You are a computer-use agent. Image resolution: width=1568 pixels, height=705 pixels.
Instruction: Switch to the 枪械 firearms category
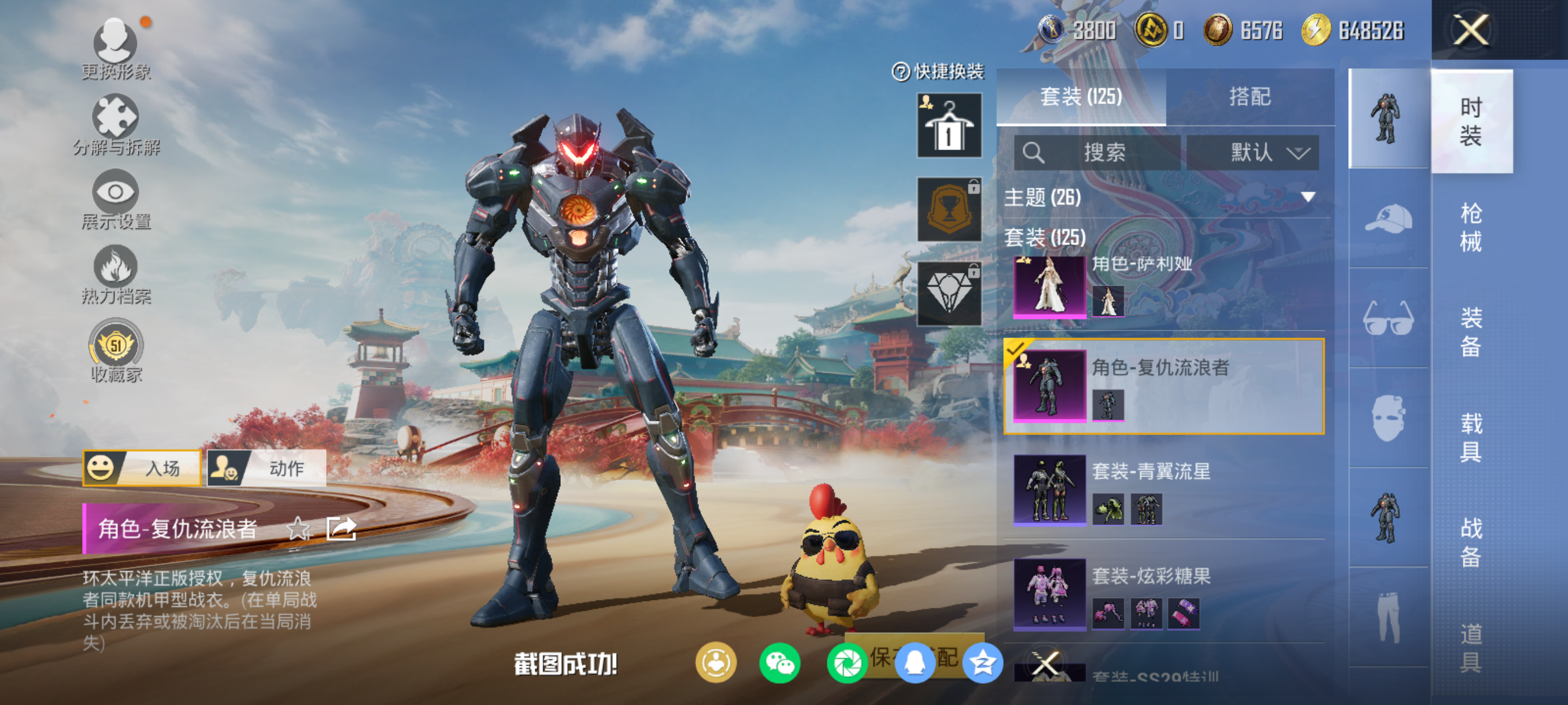(x=1470, y=227)
